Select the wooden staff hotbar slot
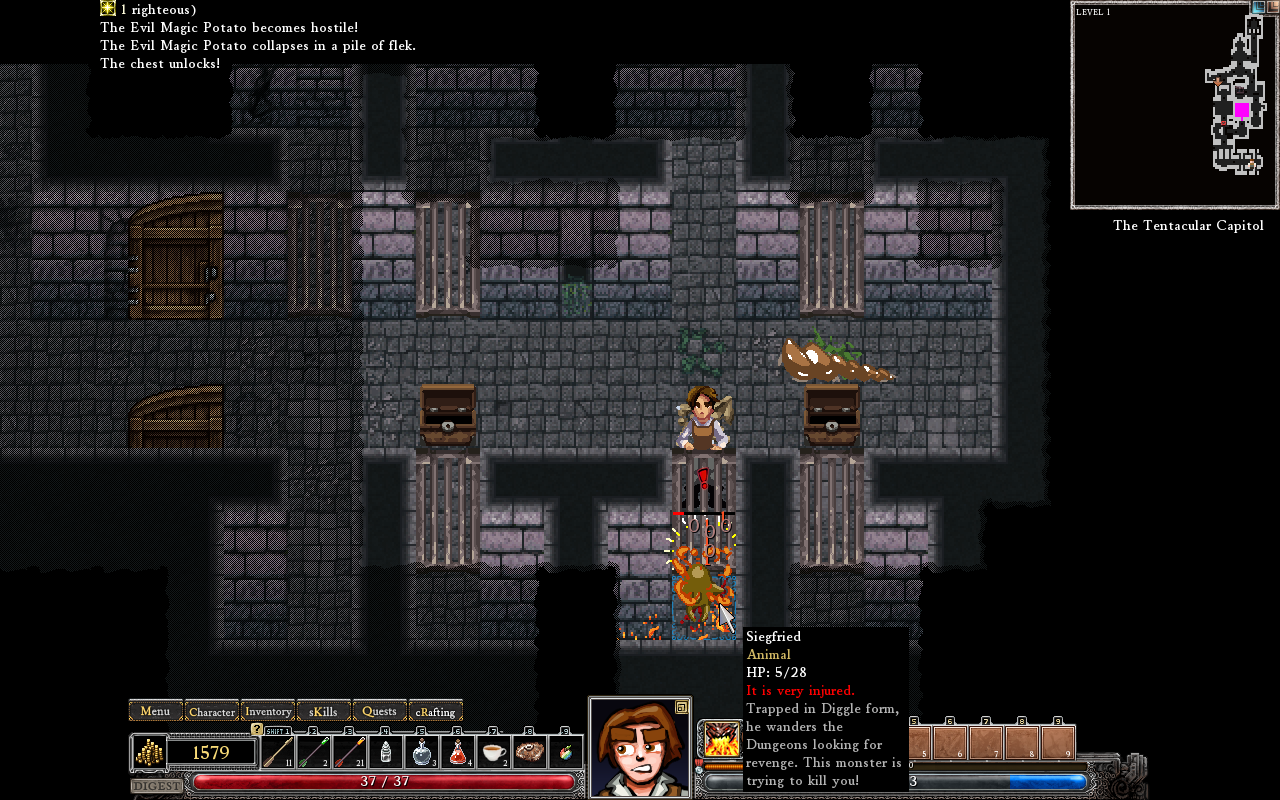 click(278, 751)
